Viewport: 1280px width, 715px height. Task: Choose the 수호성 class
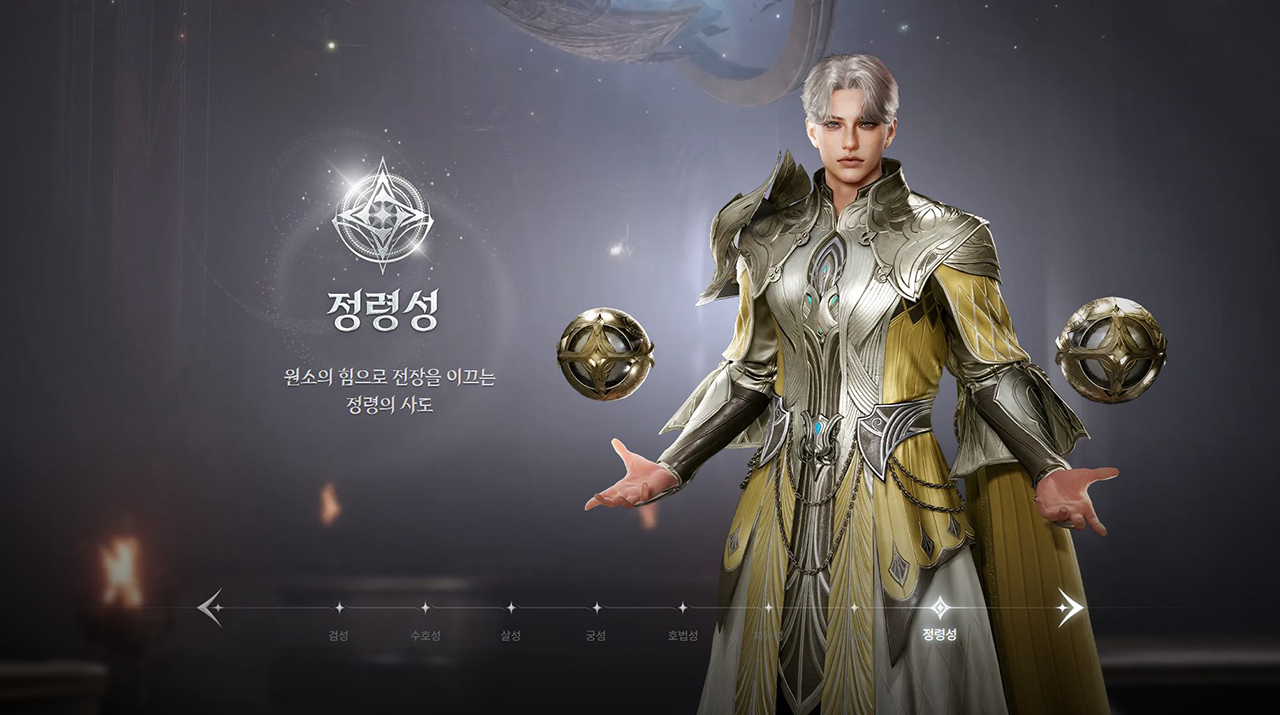(425, 608)
